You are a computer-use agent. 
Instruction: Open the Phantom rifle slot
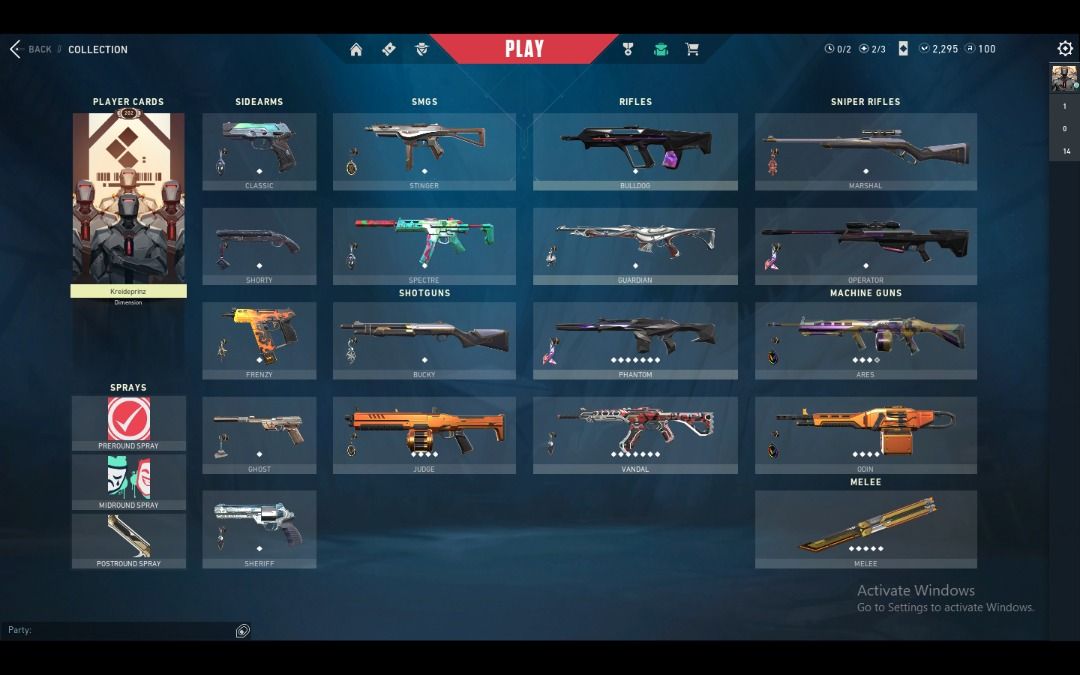coord(635,340)
